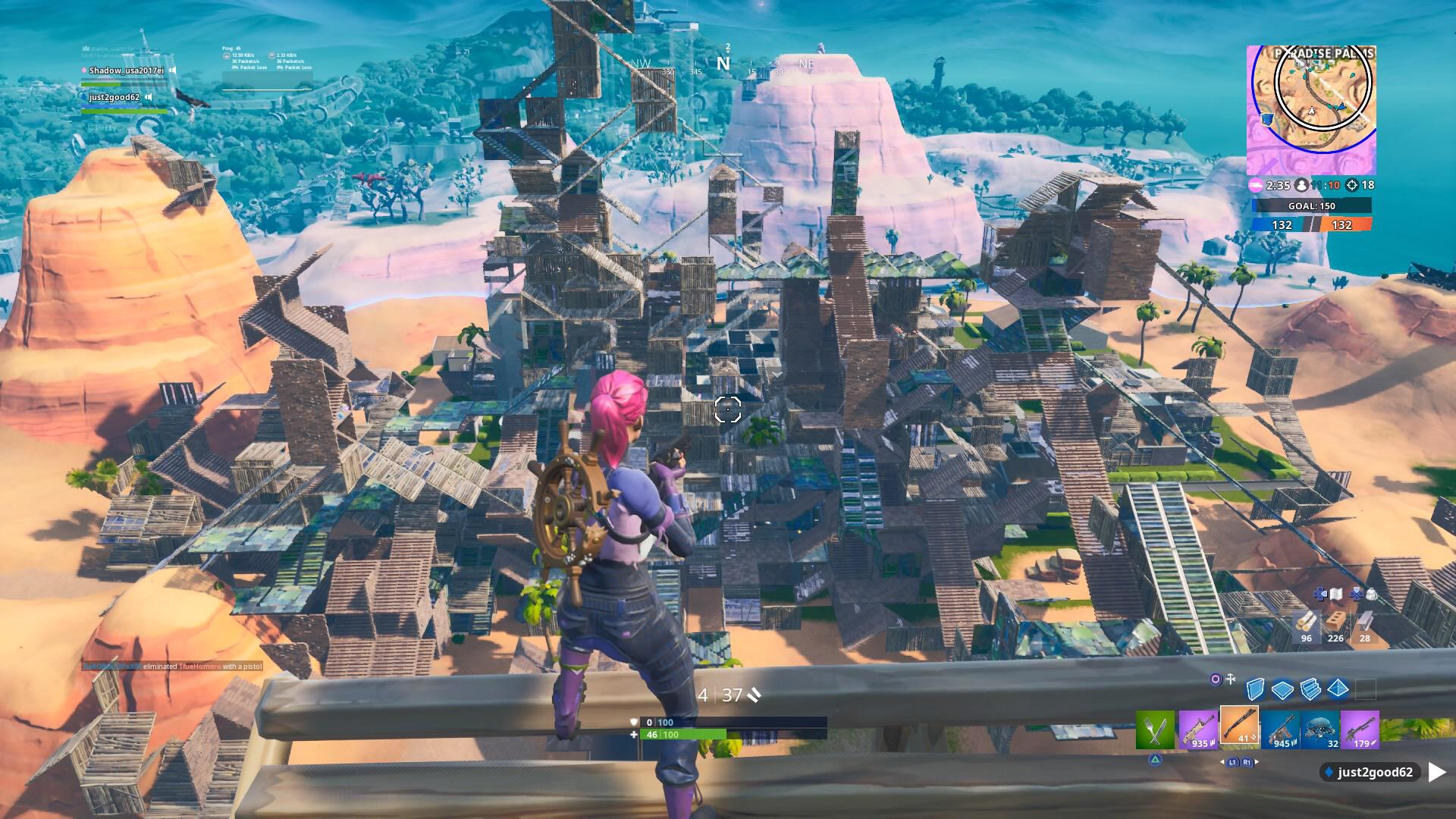Select the green harvesting tool slot
The image size is (1456, 819).
[x=1156, y=730]
